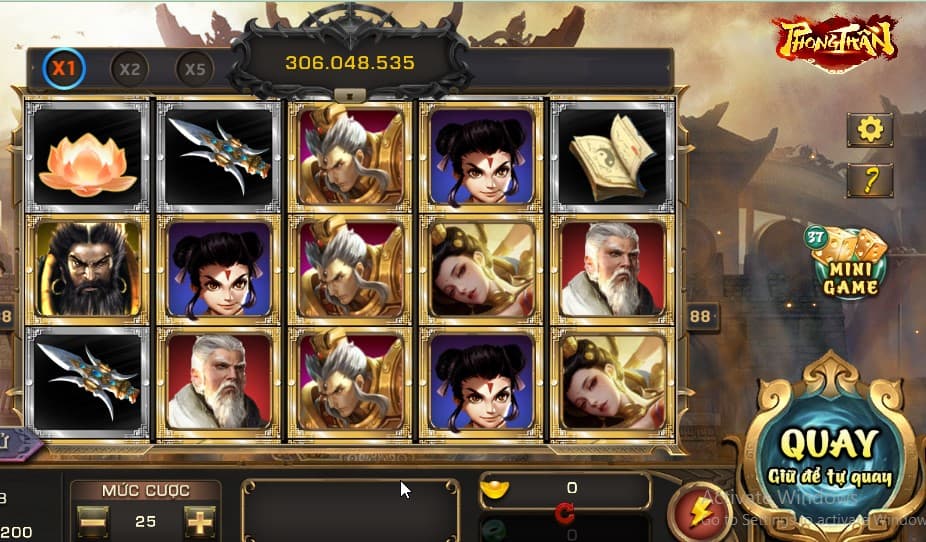
Task: Decrease the bet with the minus button
Action: 92,521
